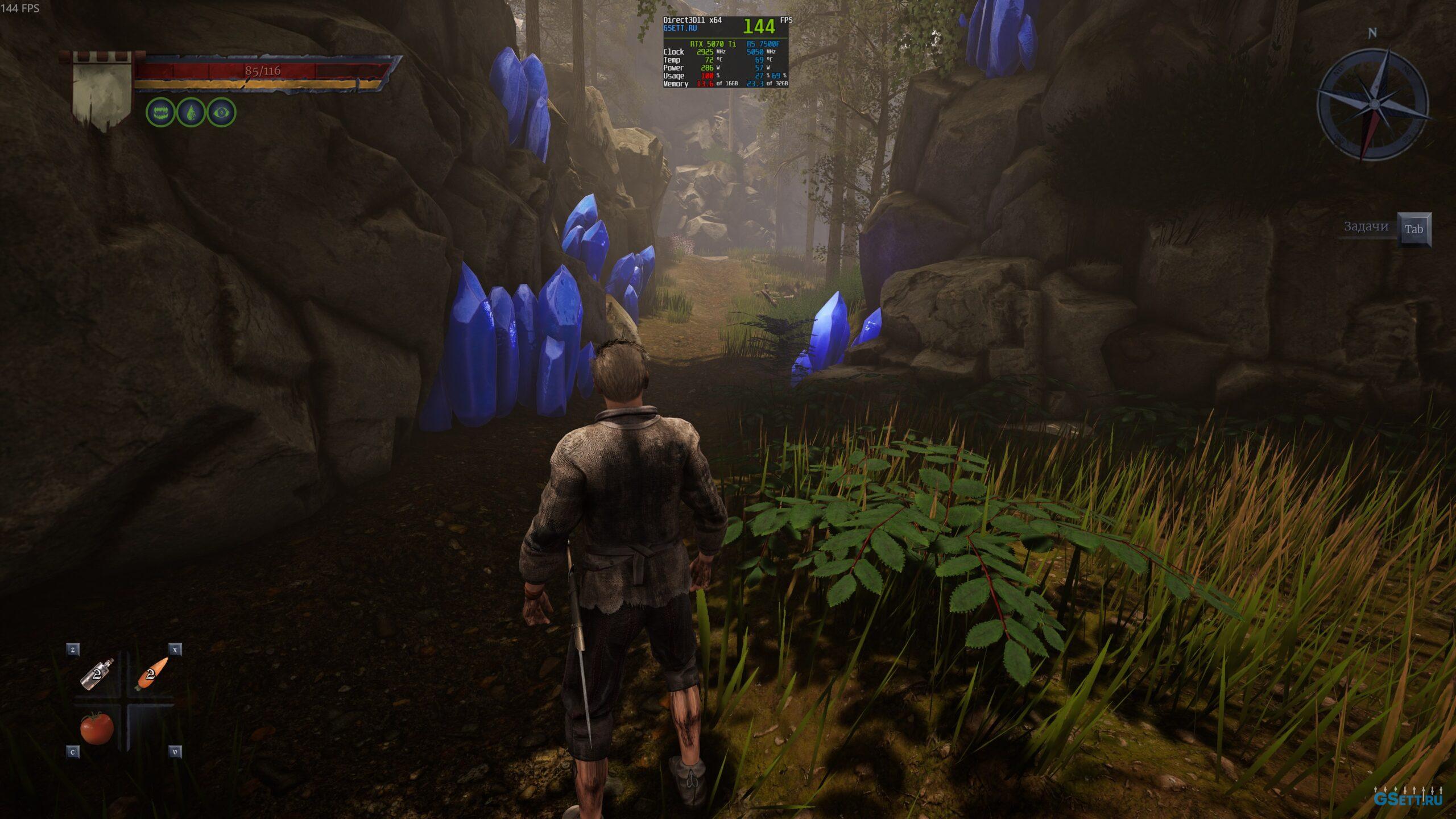Inspect the green droplet status icon
1456x819 pixels.
[191, 112]
